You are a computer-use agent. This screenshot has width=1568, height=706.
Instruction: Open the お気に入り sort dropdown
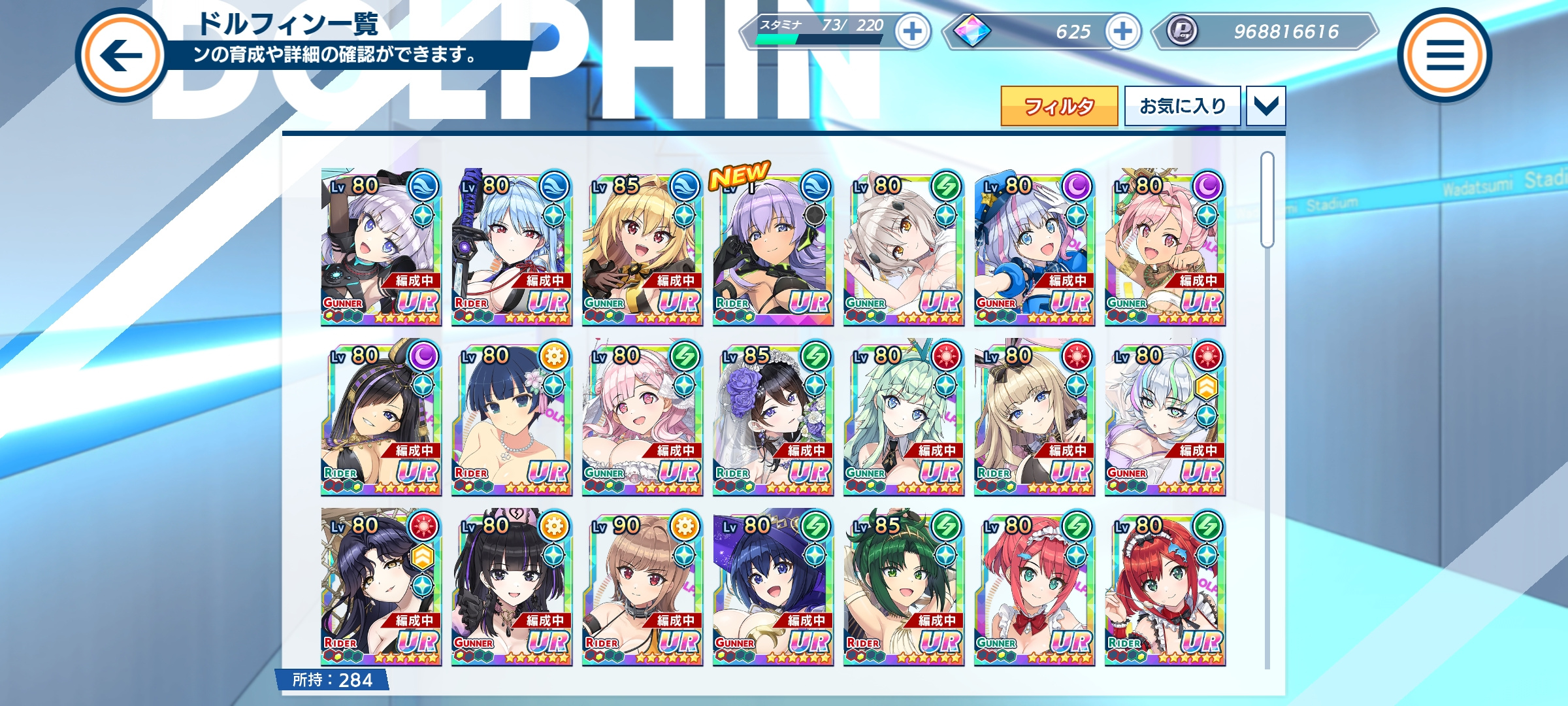(x=1182, y=106)
